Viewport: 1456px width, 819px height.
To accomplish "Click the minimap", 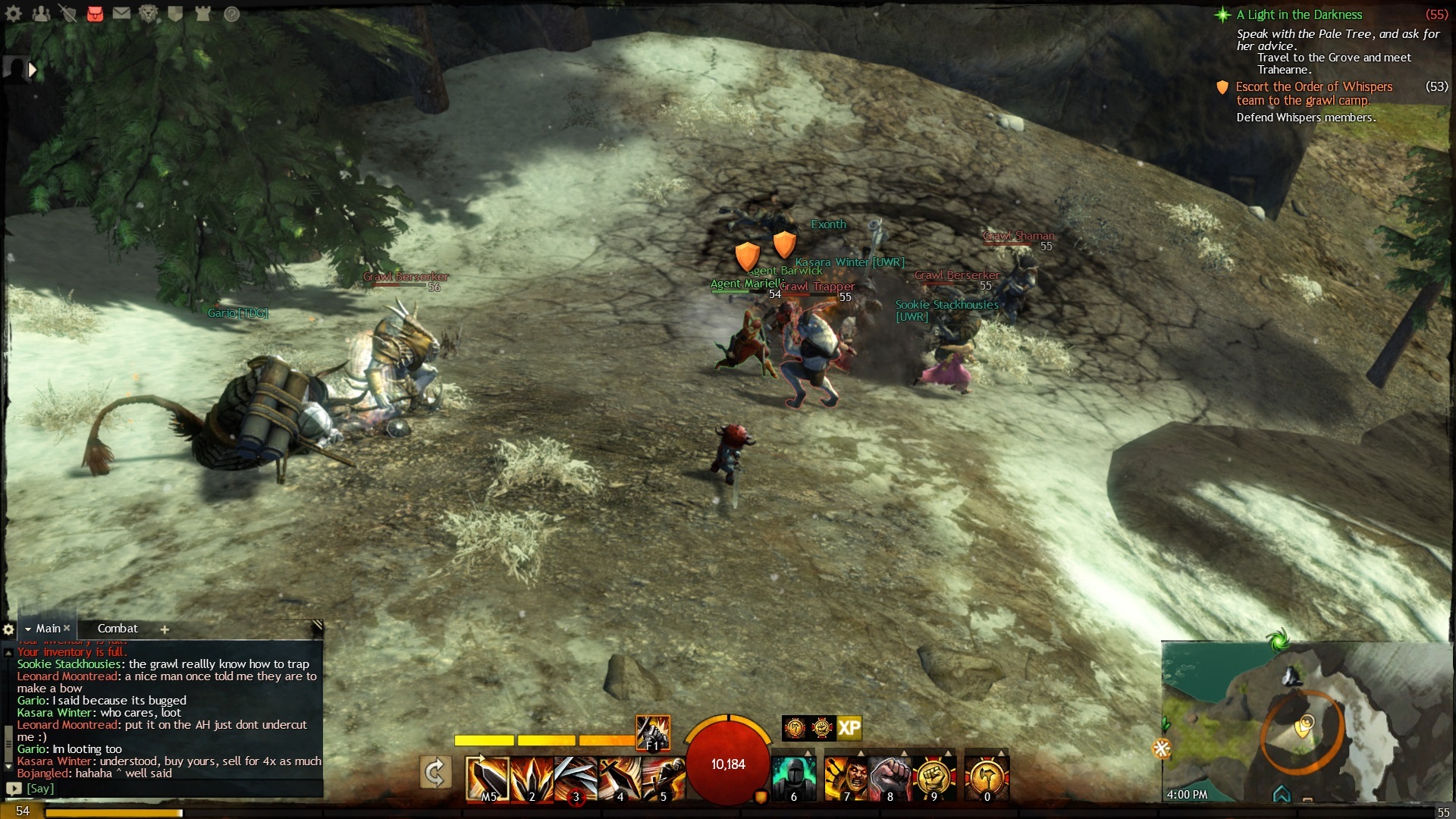I will [x=1306, y=722].
